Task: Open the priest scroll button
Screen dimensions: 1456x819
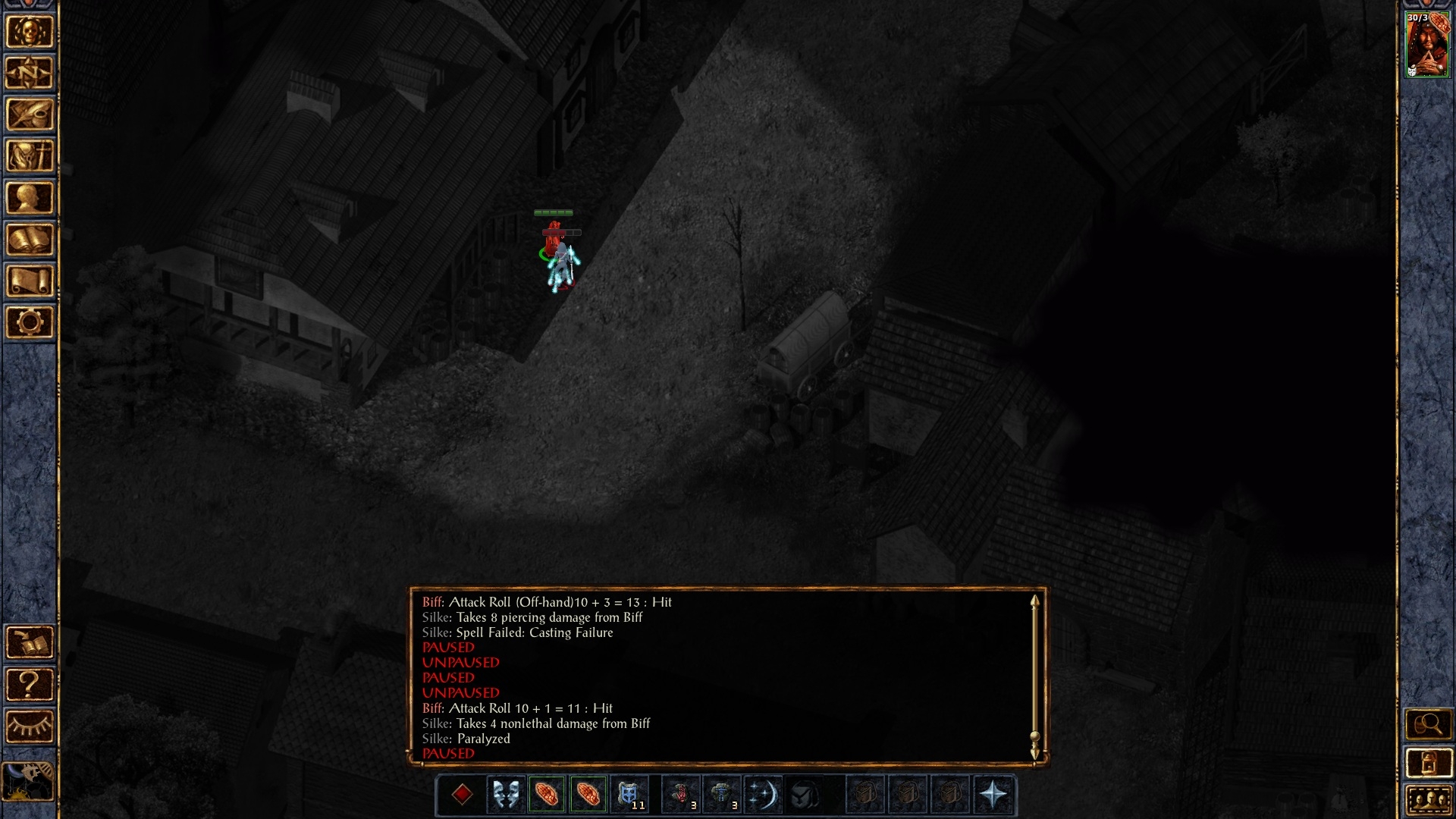Action: click(30, 281)
